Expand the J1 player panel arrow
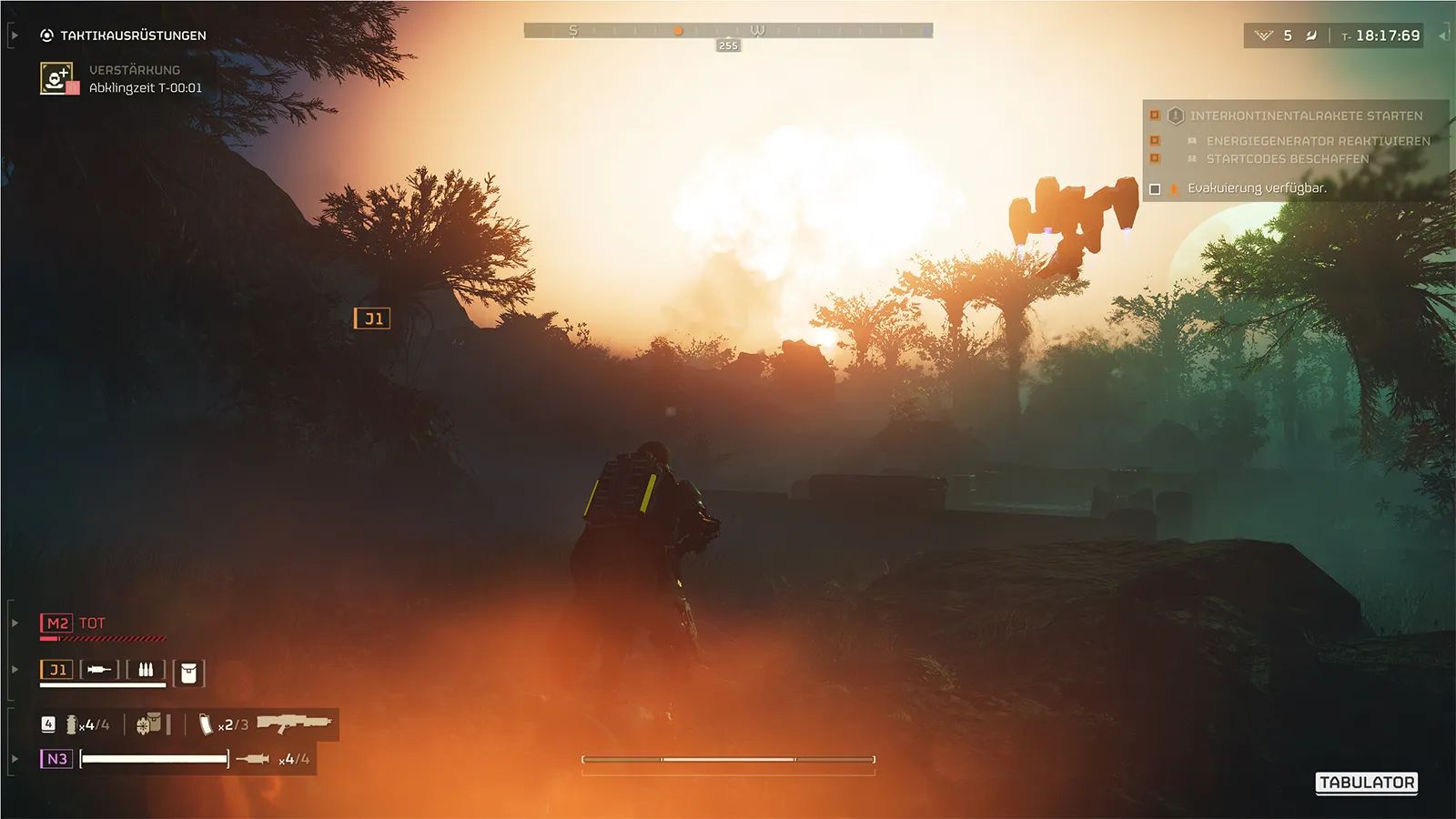 (15, 669)
